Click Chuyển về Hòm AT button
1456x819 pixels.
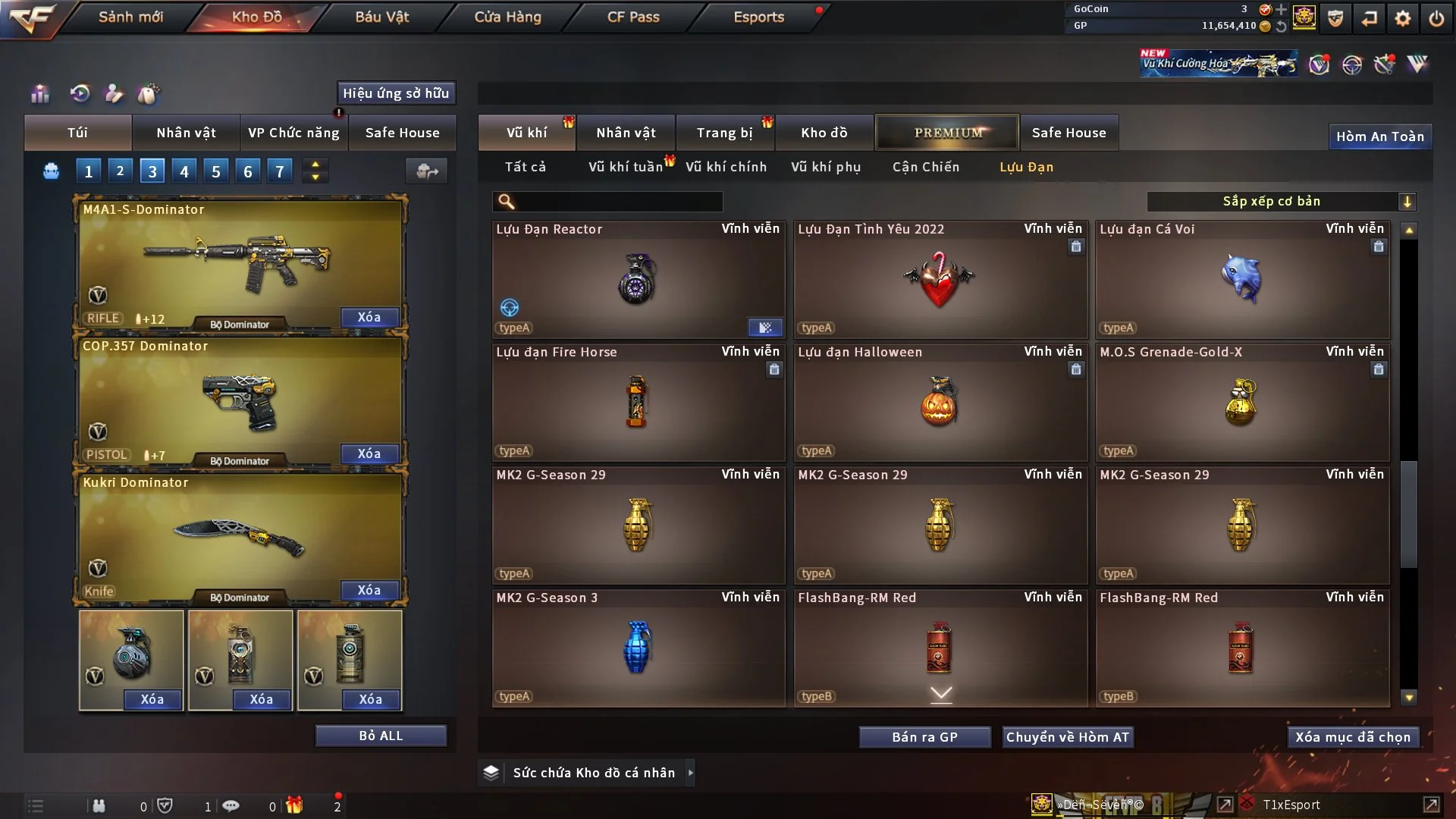(1068, 737)
